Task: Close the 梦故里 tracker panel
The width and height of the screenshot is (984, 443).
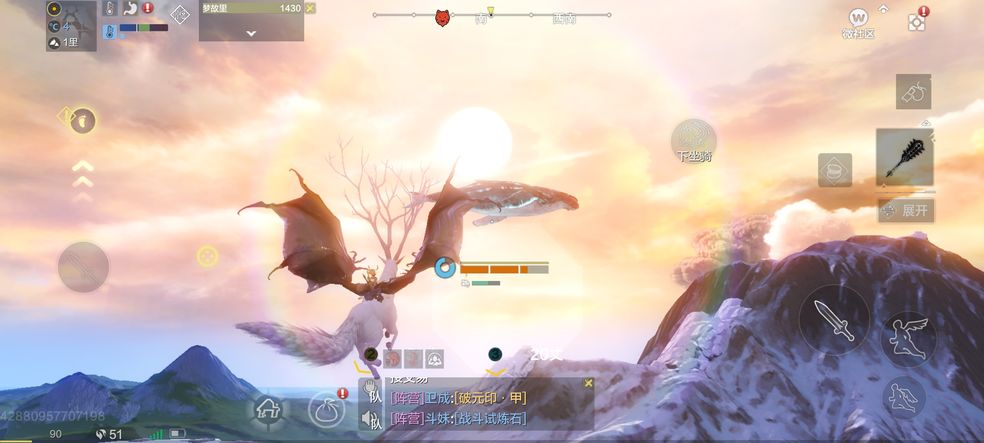Action: (x=310, y=8)
